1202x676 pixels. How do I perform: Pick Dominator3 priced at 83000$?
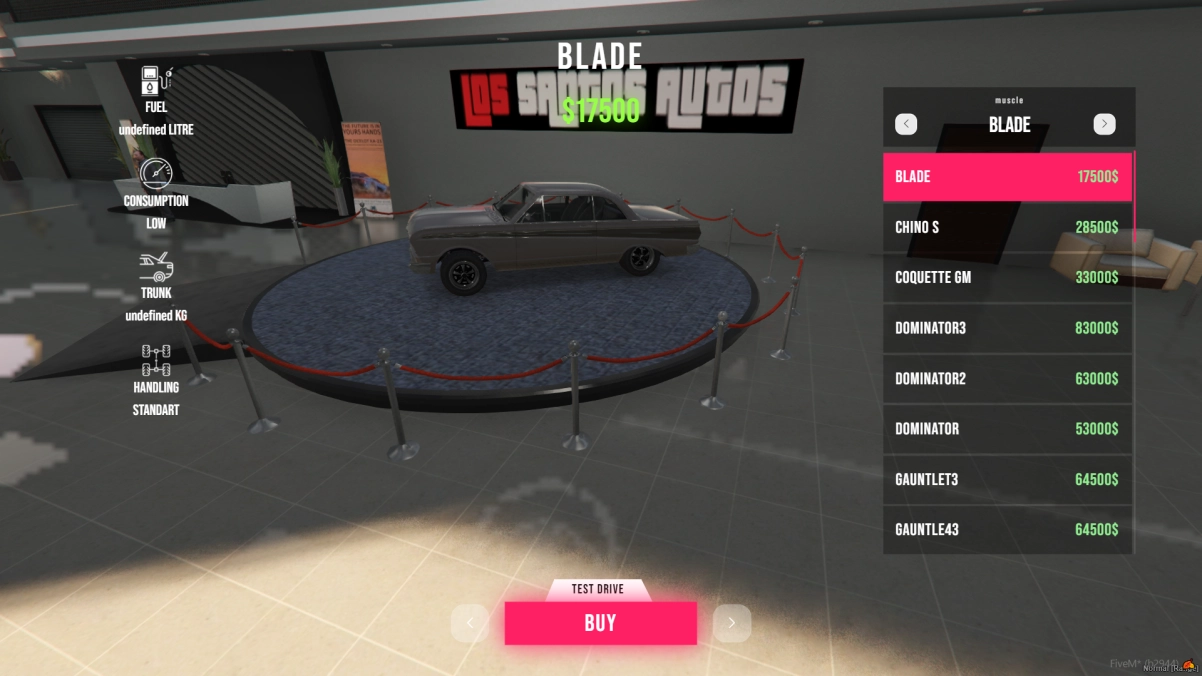[x=1007, y=328]
